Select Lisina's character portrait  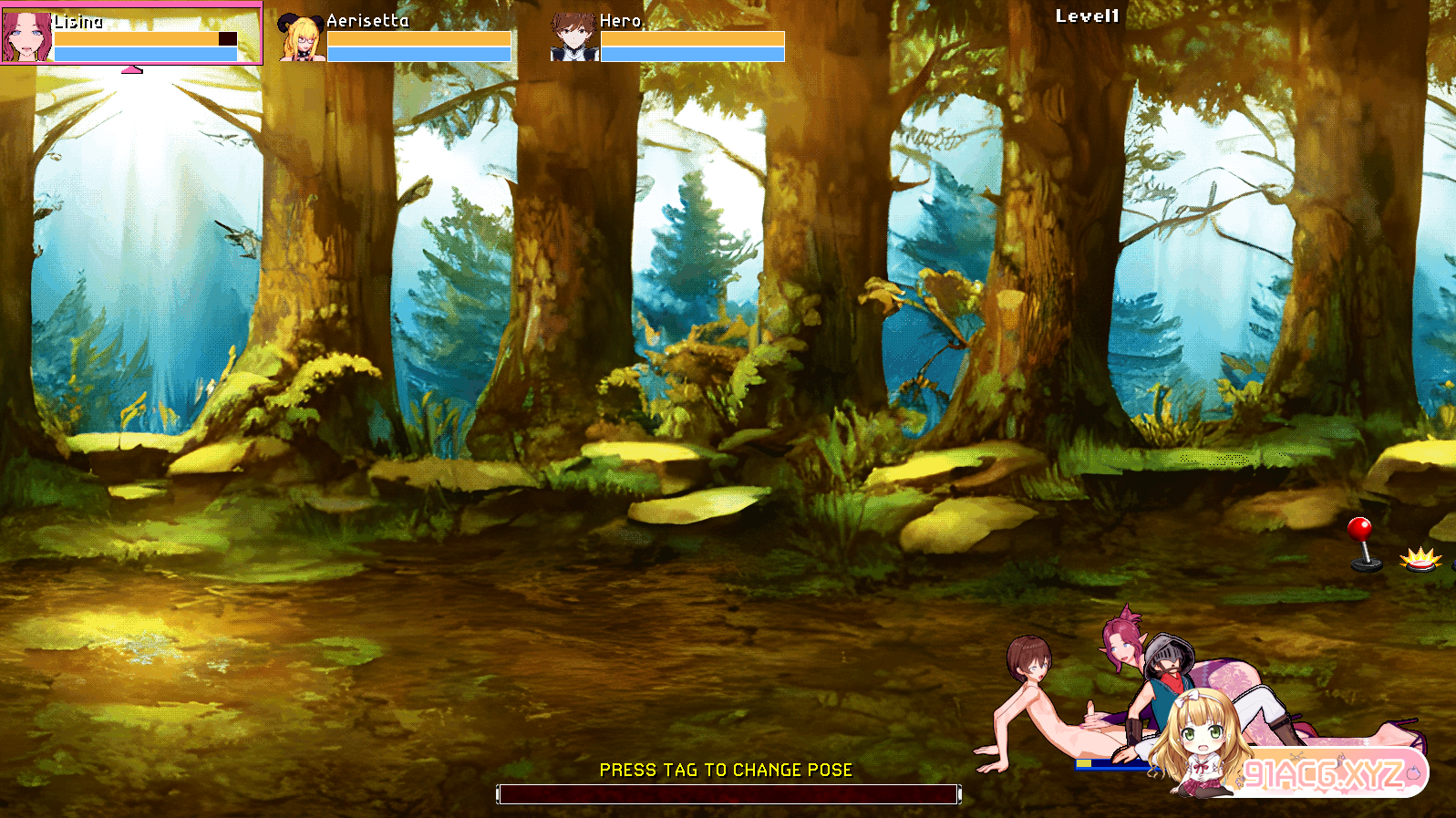point(26,35)
